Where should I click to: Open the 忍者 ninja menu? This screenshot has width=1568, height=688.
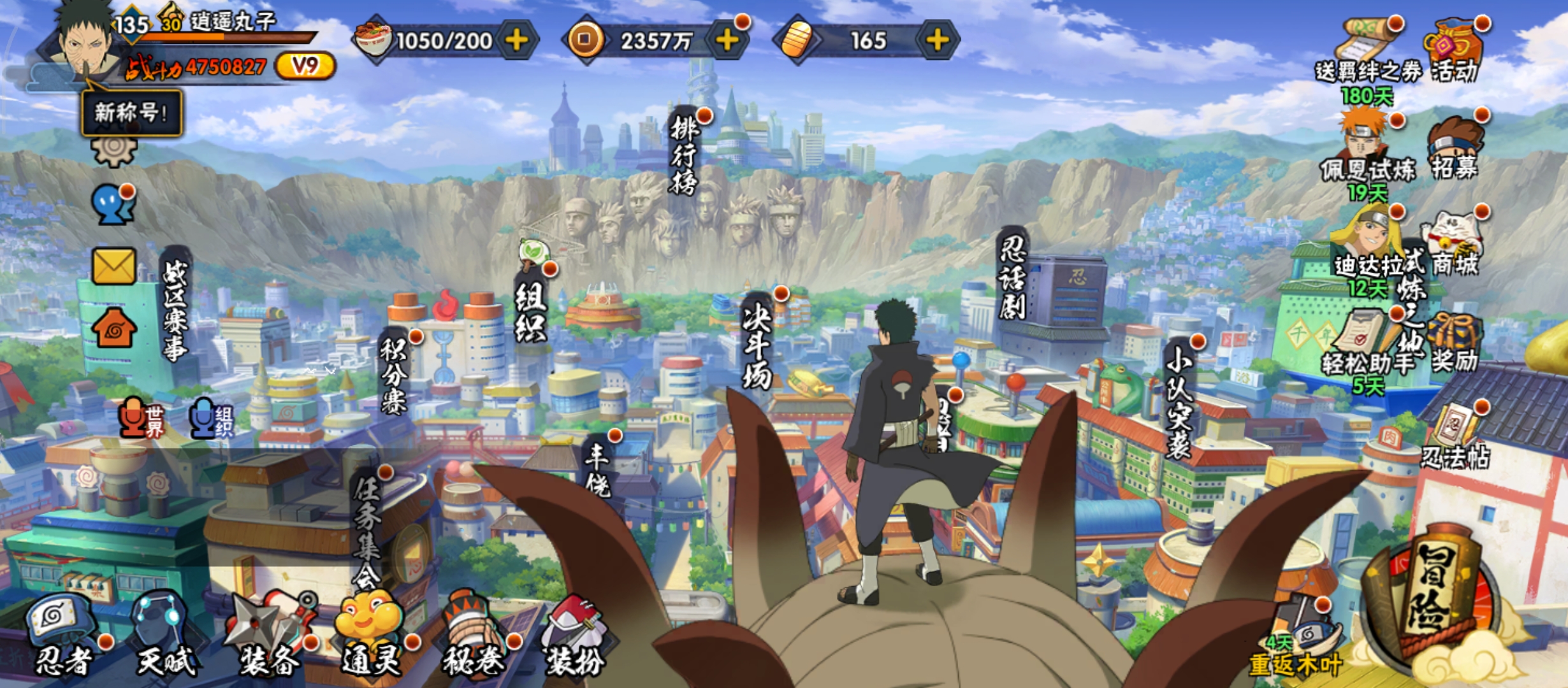pos(62,634)
